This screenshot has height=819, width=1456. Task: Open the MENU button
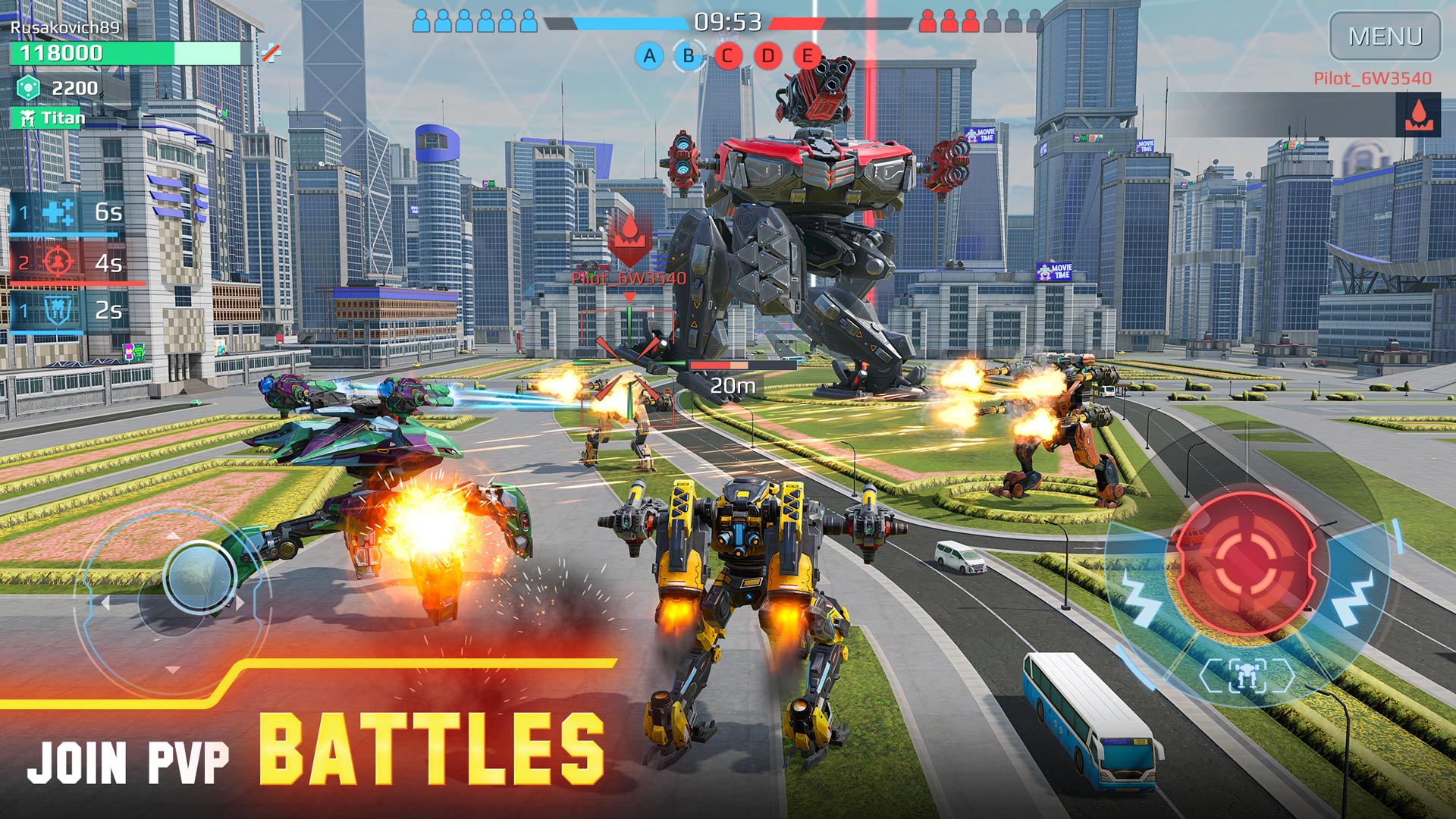pyautogui.click(x=1385, y=36)
